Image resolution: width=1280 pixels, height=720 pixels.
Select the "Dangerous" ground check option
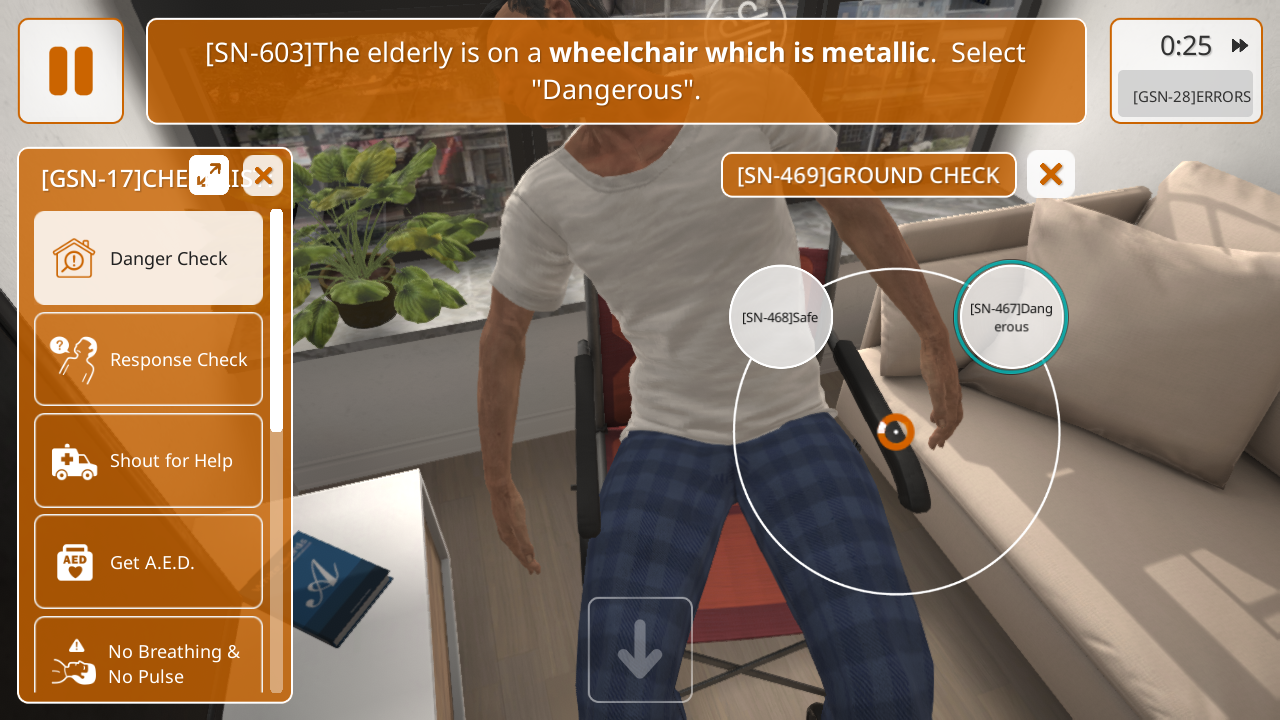(1011, 317)
